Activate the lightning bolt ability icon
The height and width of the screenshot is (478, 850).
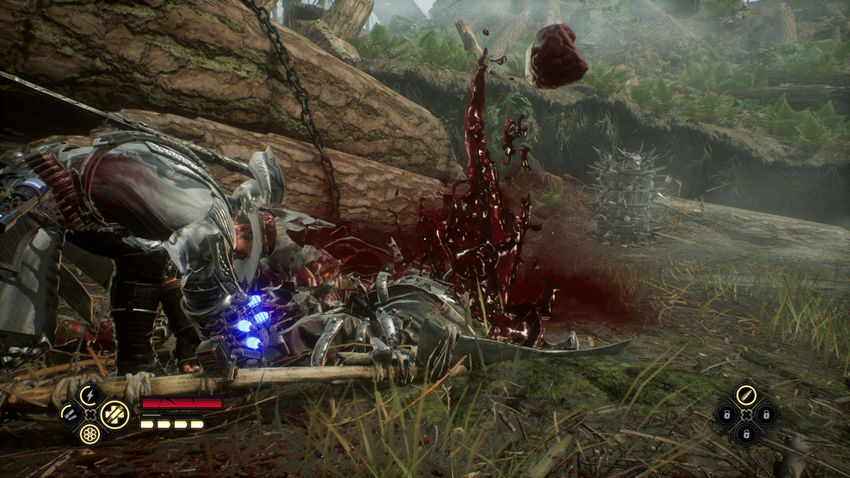91,394
